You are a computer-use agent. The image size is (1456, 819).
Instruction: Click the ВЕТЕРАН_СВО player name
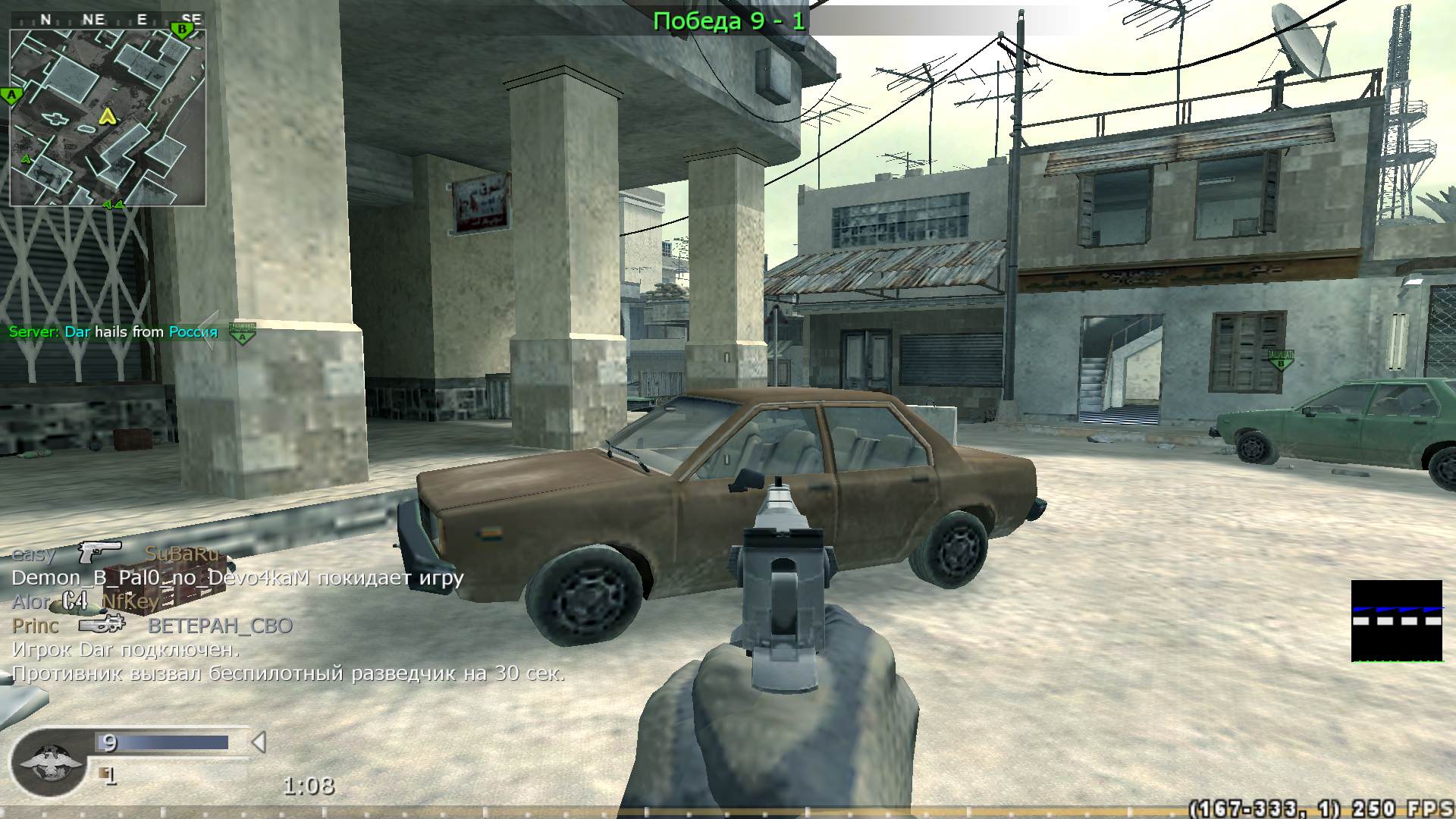click(x=221, y=626)
